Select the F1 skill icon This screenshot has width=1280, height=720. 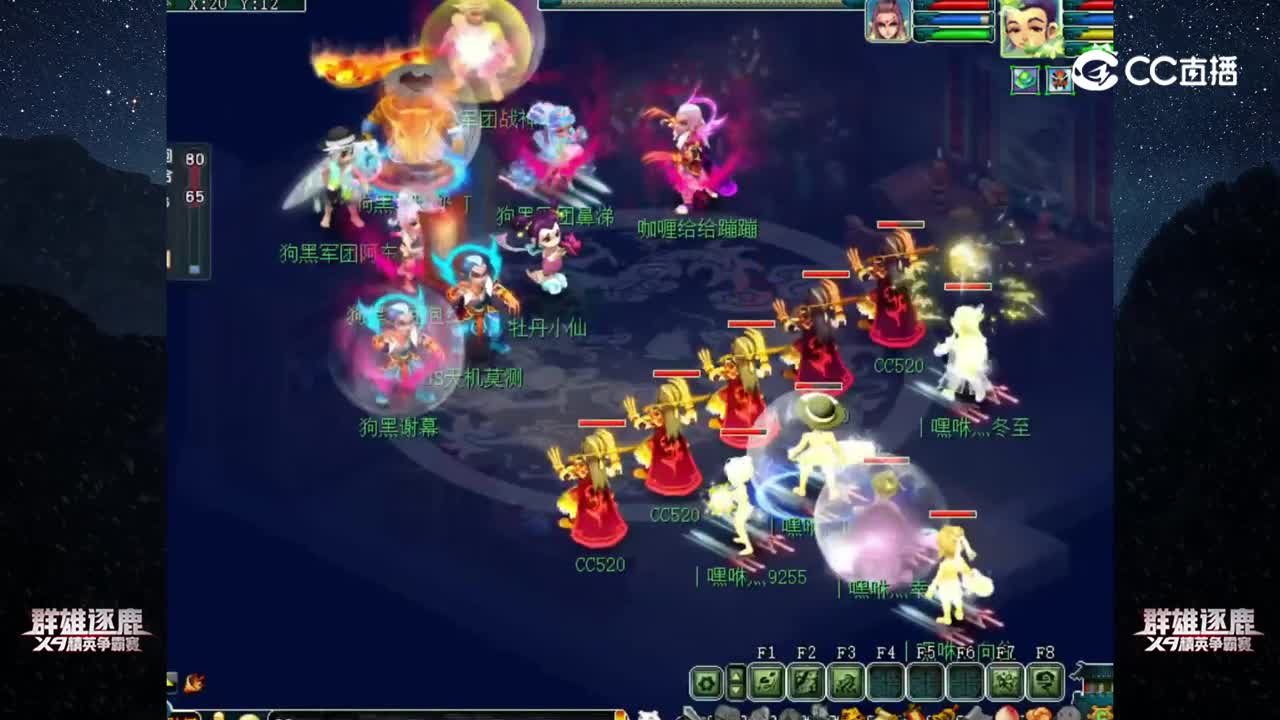(767, 682)
